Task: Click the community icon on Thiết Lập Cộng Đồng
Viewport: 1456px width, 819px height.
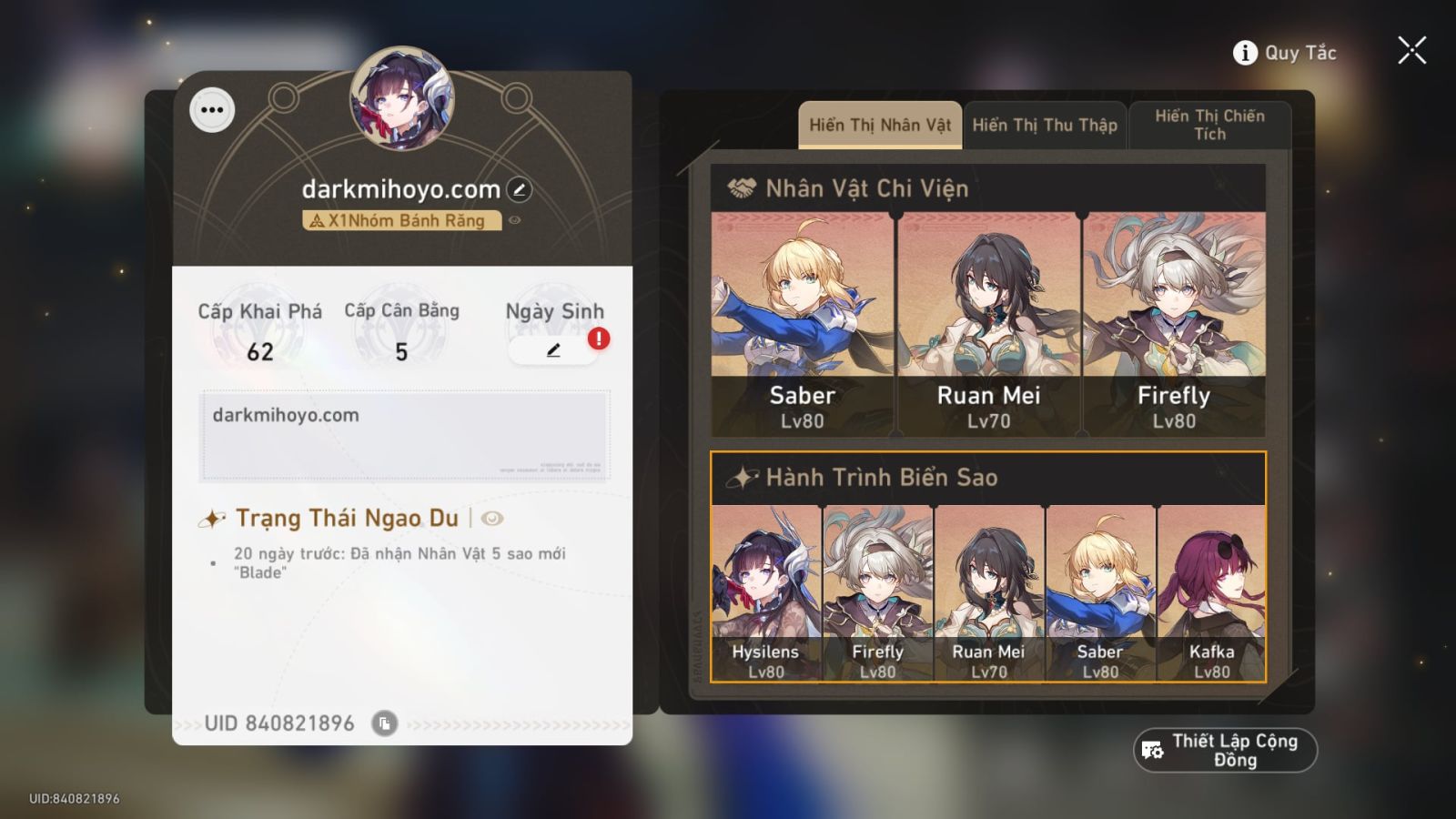Action: tap(1150, 749)
